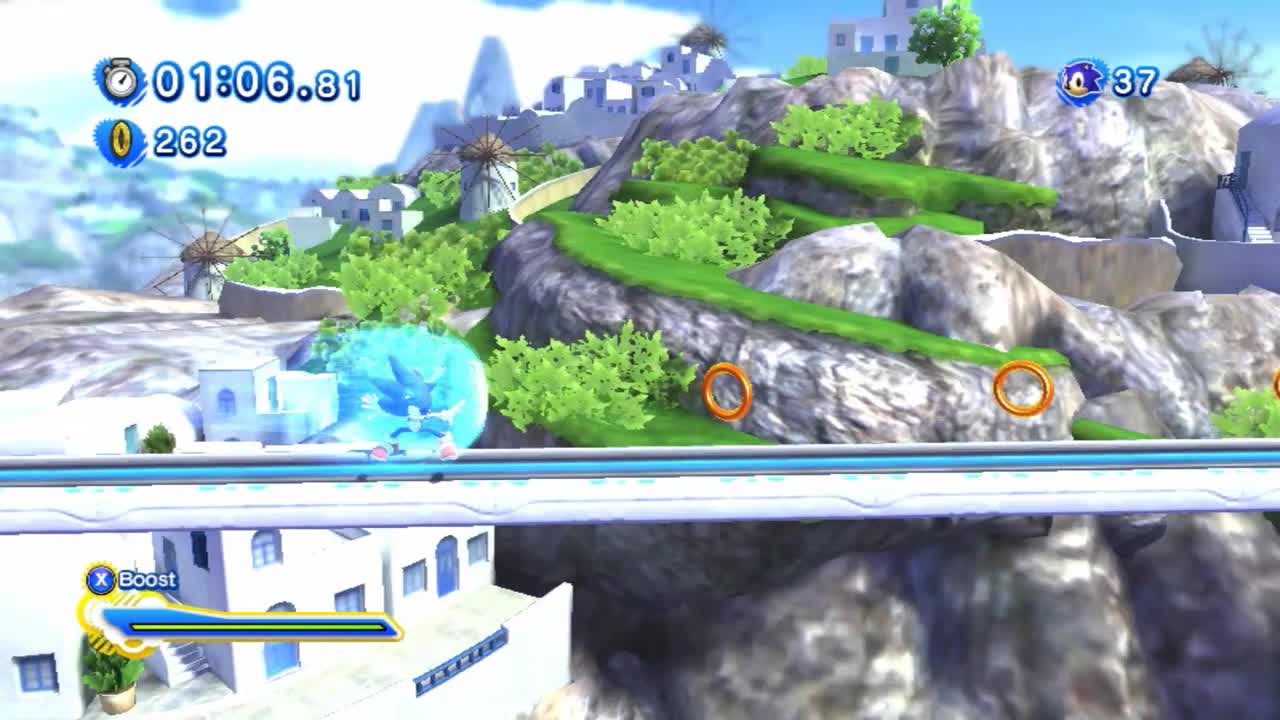Image resolution: width=1280 pixels, height=720 pixels.
Task: Click the partially visible ring at screen edge
Action: [x=1274, y=383]
